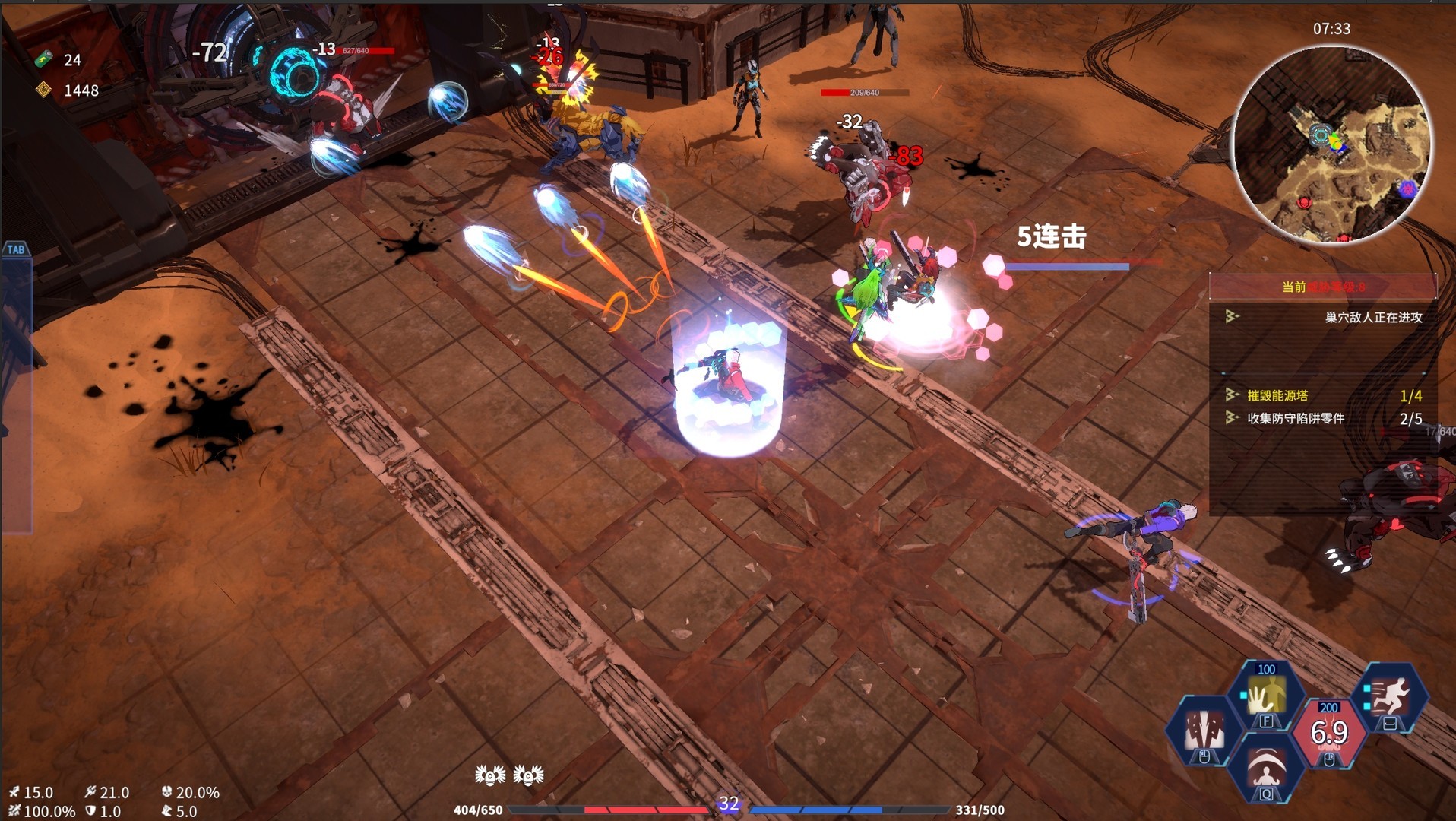Click the attack stat icon showing 15.0
Screen dimensions: 1456x821
pyautogui.click(x=14, y=792)
